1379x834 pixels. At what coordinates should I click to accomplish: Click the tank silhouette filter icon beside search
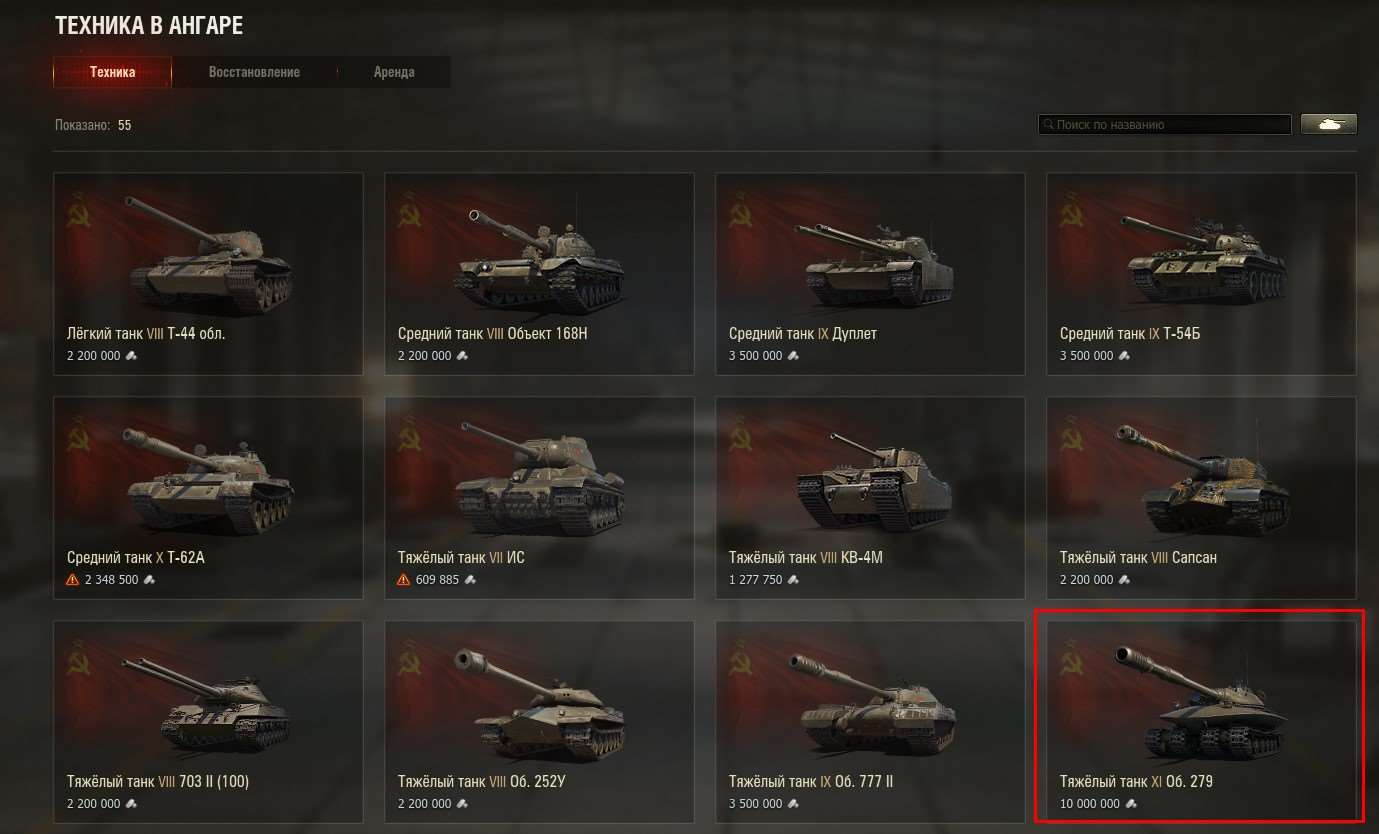(x=1328, y=124)
